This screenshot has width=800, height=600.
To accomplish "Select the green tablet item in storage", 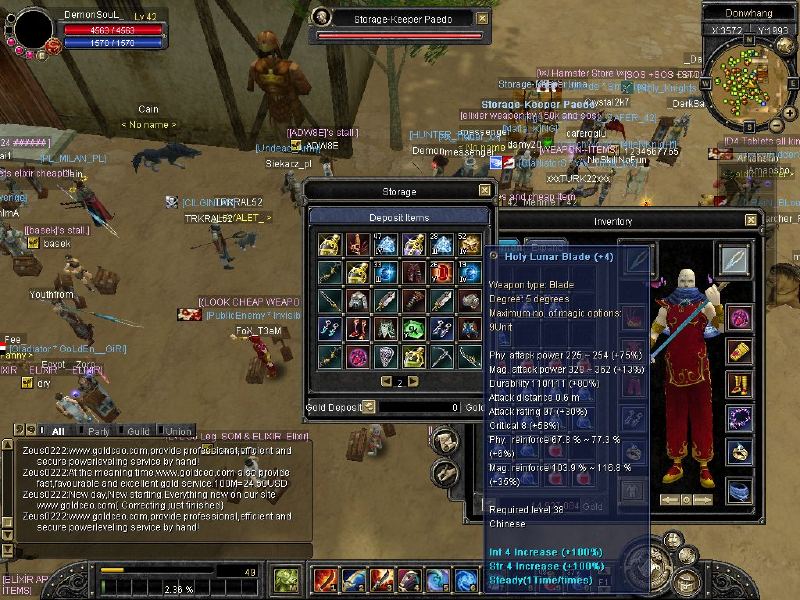I will 414,328.
